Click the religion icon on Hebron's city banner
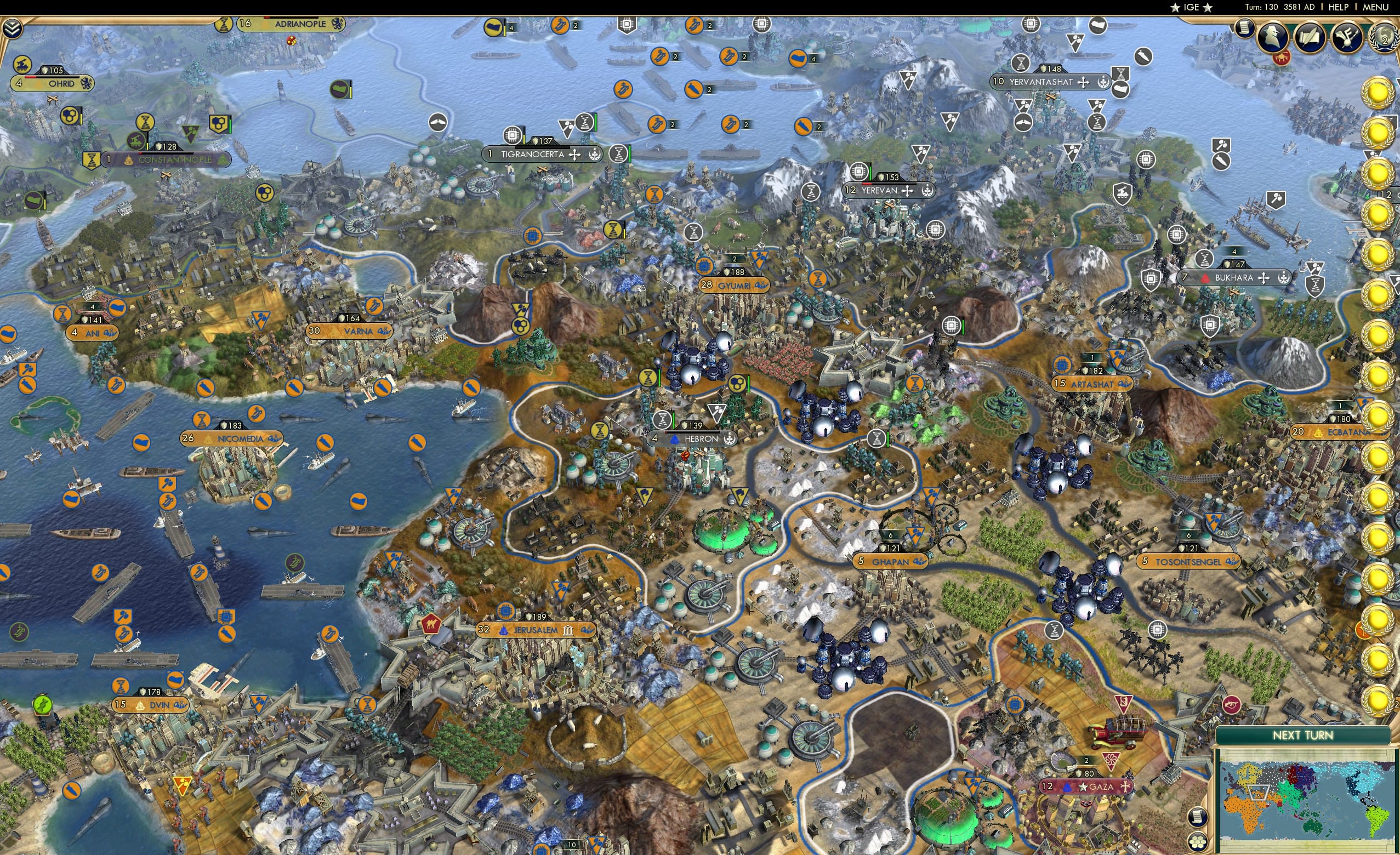Viewport: 1400px width, 855px height. tap(675, 440)
